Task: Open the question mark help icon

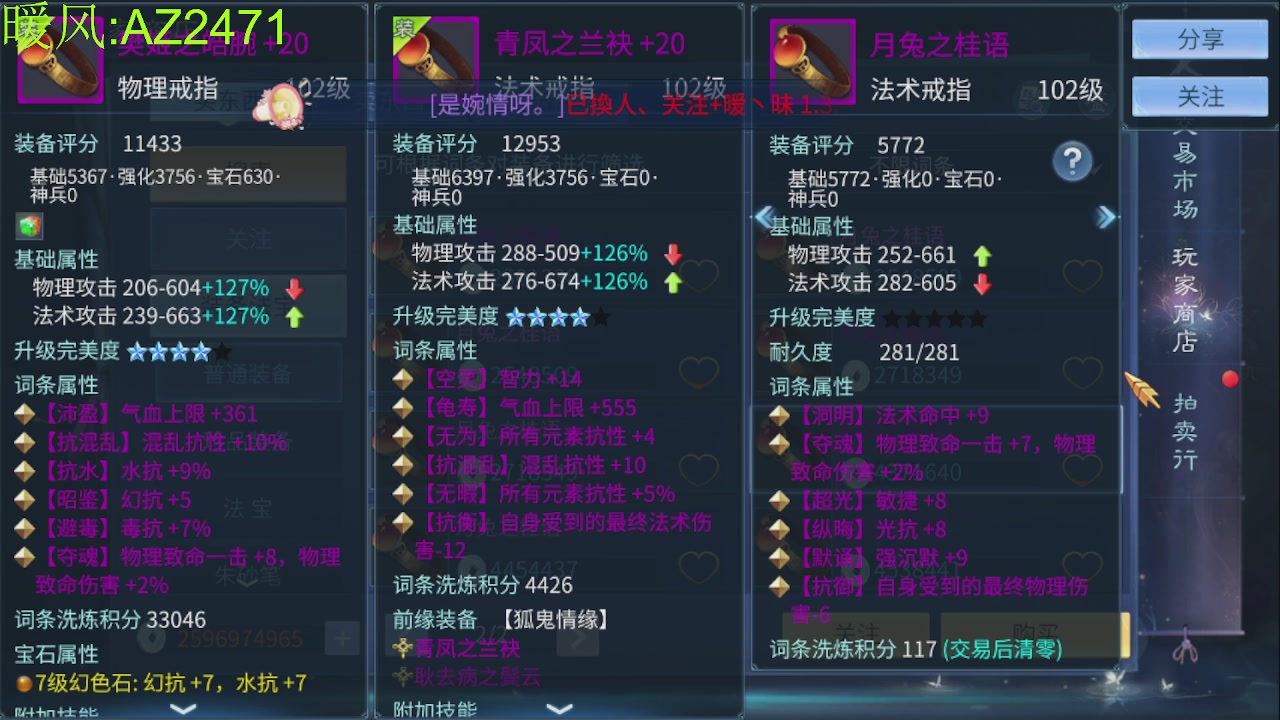Action: (1075, 162)
